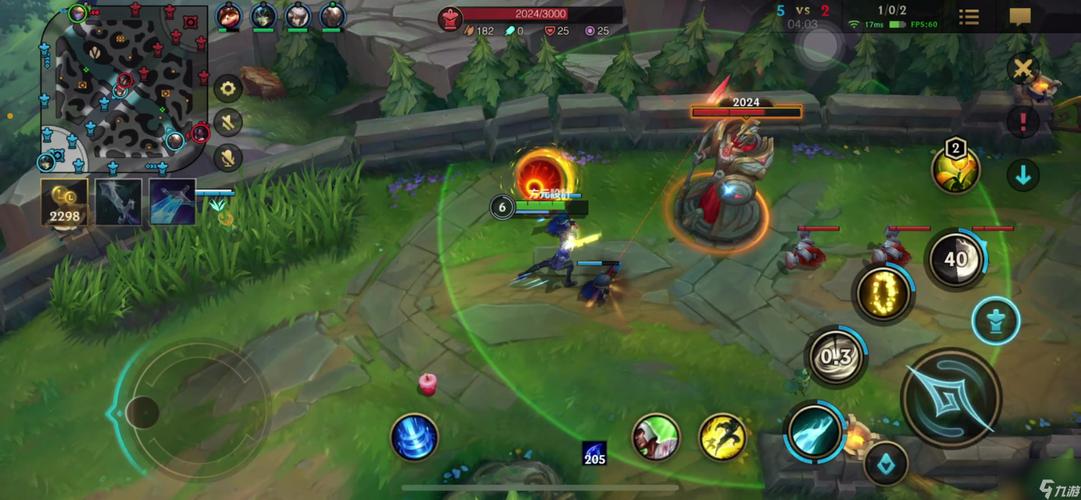Toggle the muted microphone button
The height and width of the screenshot is (500, 1081).
click(x=229, y=157)
